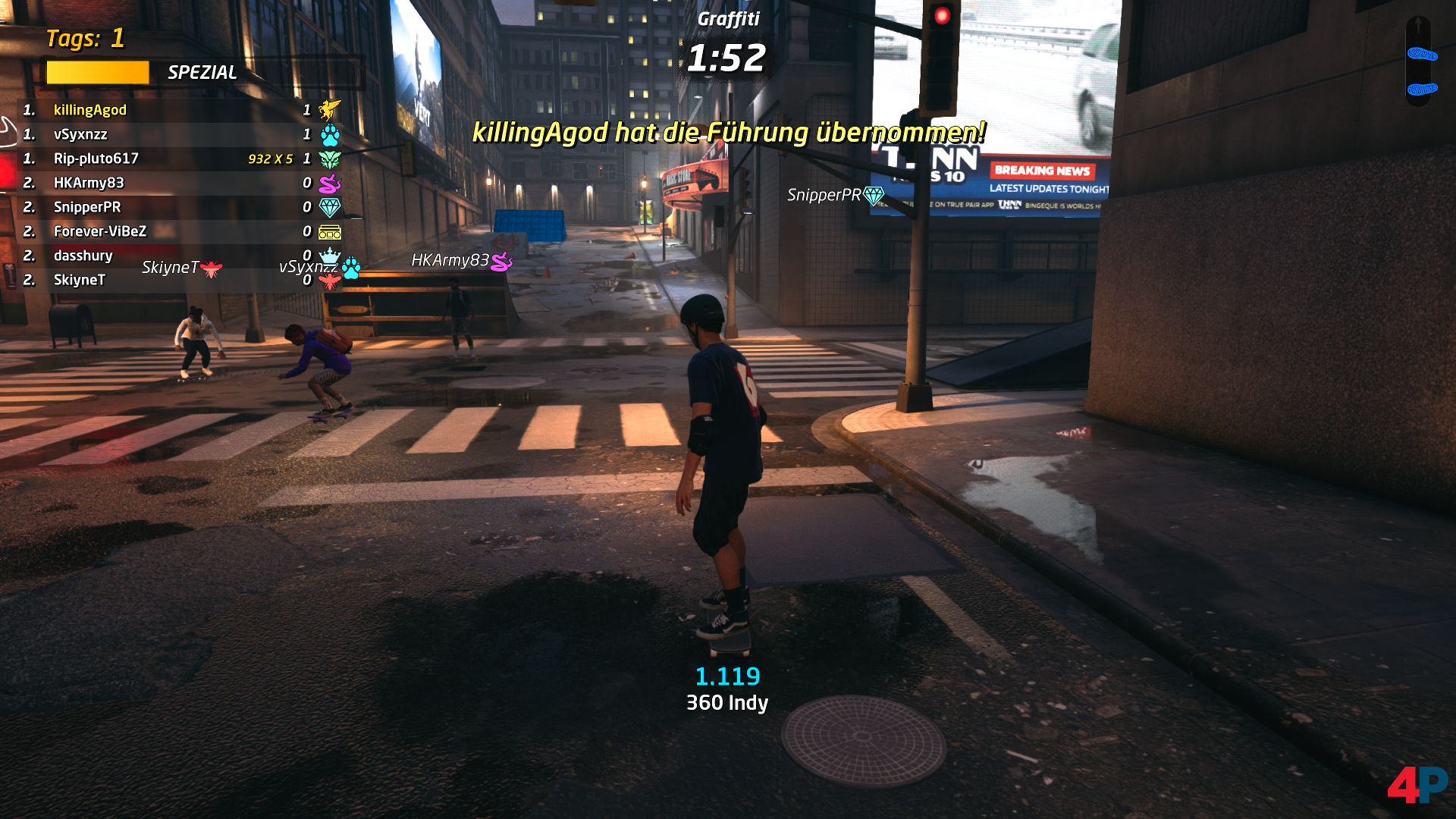Click the floating HKArmy83 name tag
This screenshot has height=819, width=1456.
pyautogui.click(x=460, y=261)
